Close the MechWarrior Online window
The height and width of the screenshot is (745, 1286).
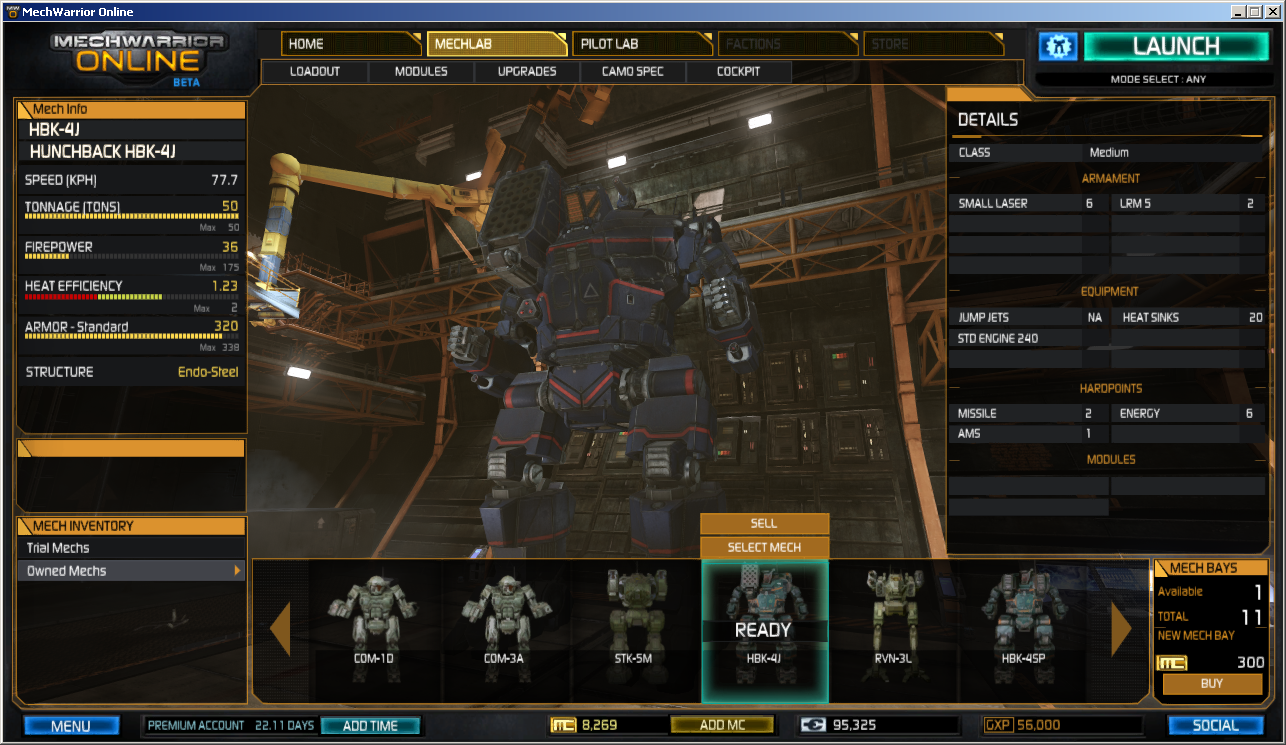click(x=1272, y=12)
